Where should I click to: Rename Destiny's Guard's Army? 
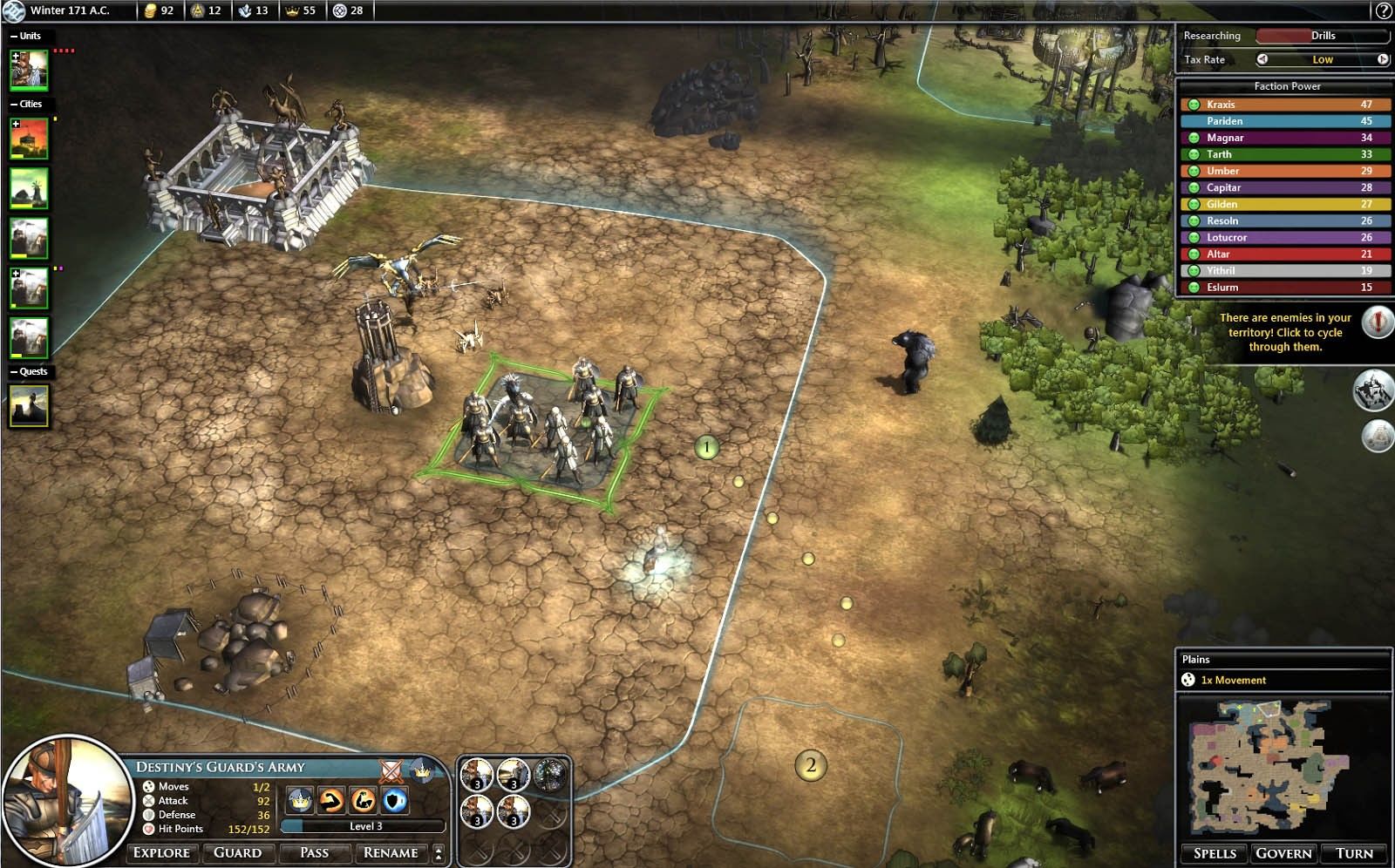pyautogui.click(x=391, y=852)
